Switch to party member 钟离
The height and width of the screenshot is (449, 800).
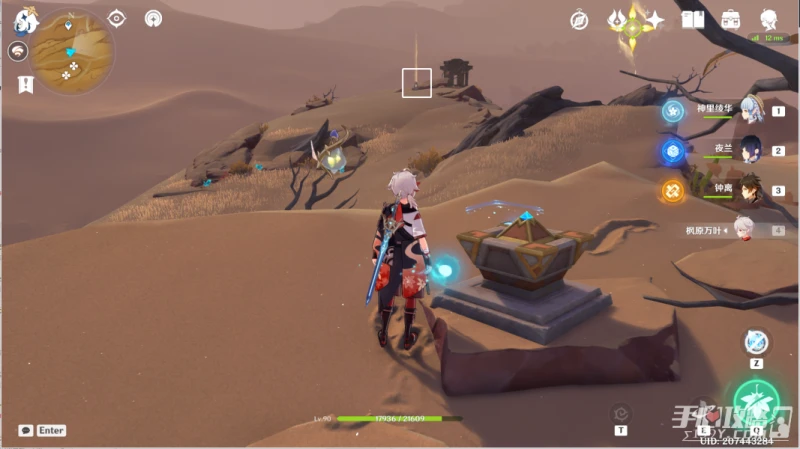click(750, 189)
